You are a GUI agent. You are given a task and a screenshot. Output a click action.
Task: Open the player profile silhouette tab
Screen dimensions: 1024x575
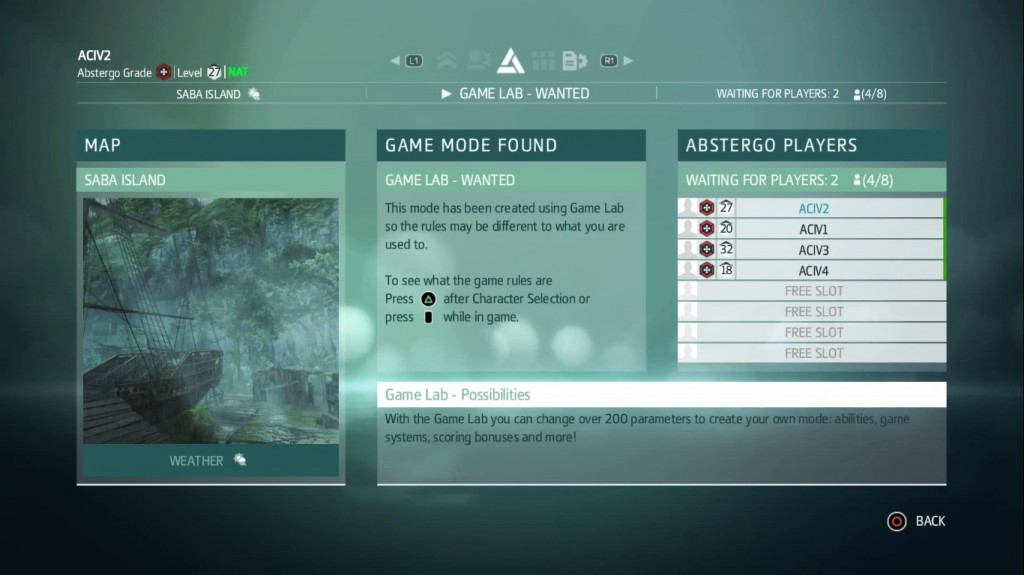click(478, 61)
